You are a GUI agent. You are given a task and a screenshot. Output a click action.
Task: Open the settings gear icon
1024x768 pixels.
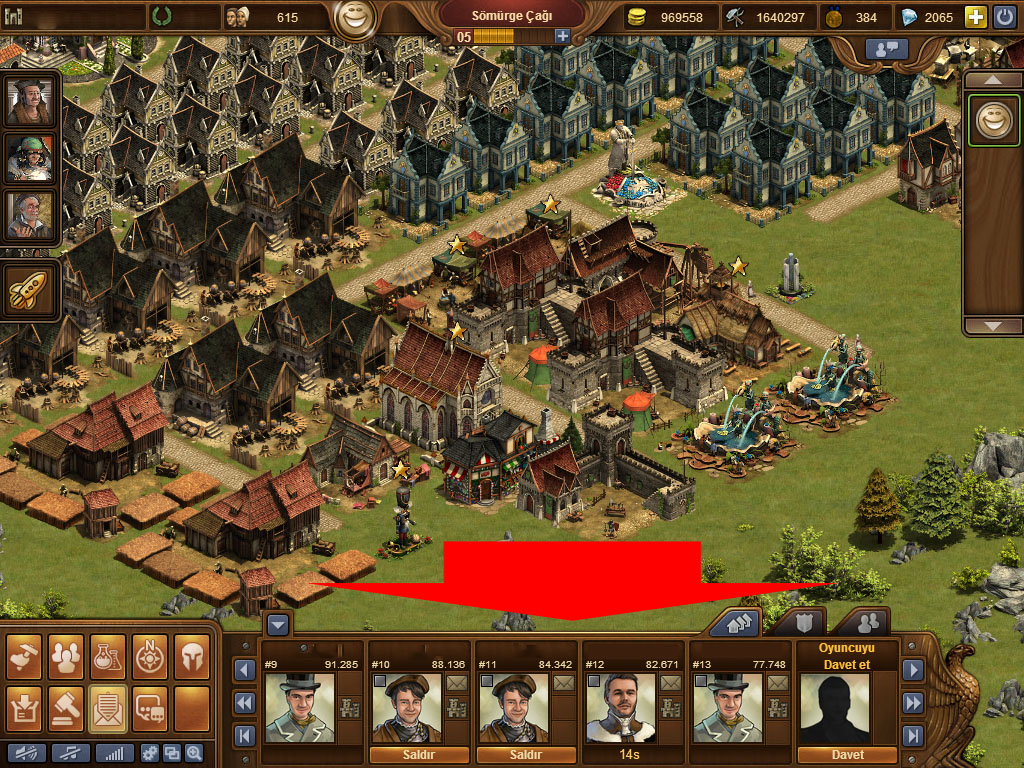tap(150, 753)
